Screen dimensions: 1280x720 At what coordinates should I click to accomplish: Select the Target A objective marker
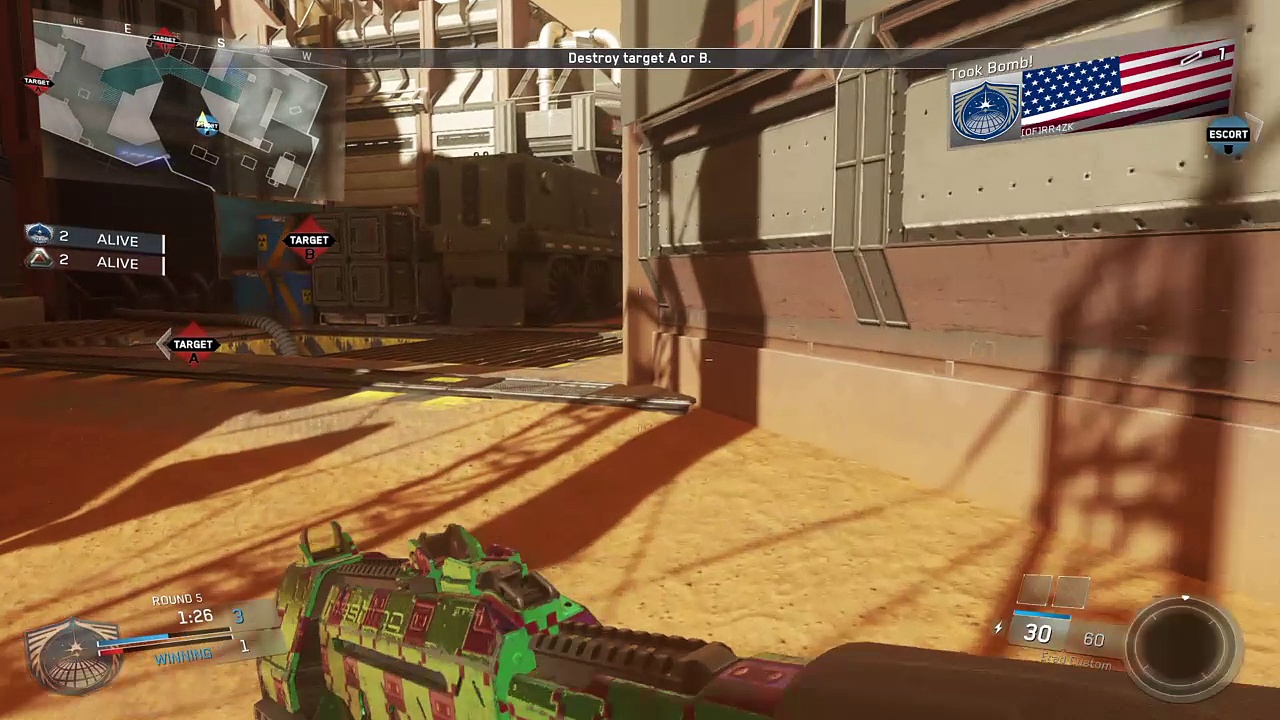[193, 345]
